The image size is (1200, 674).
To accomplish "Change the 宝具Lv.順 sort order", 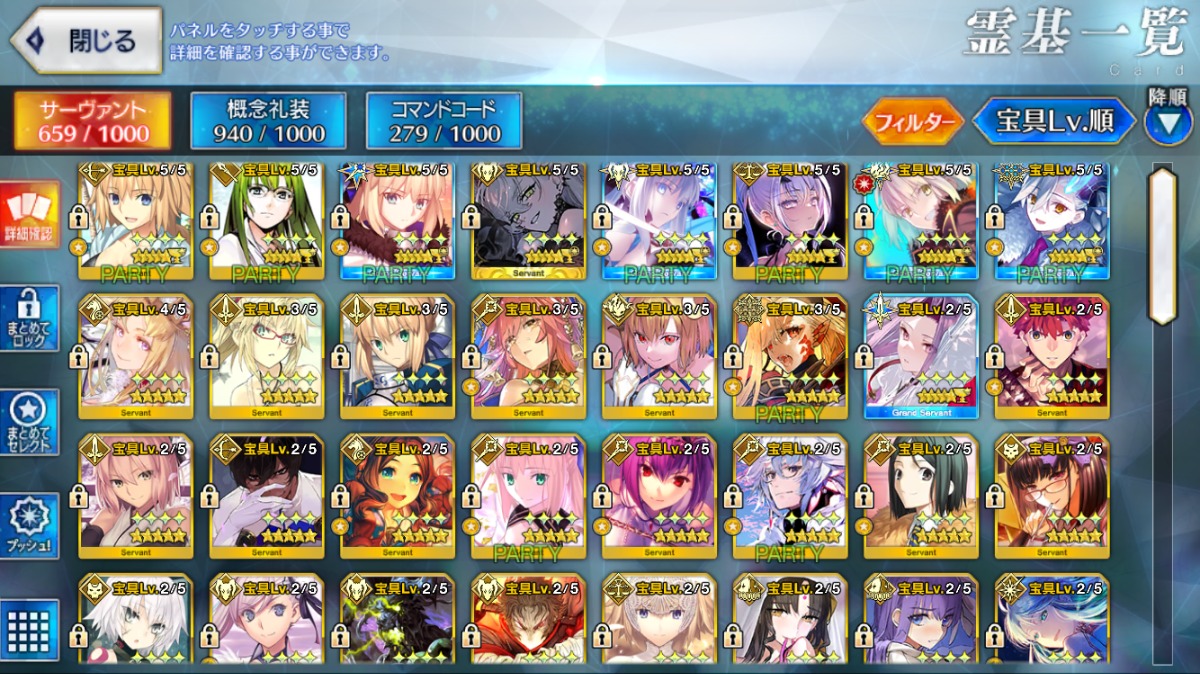I will coord(1054,121).
